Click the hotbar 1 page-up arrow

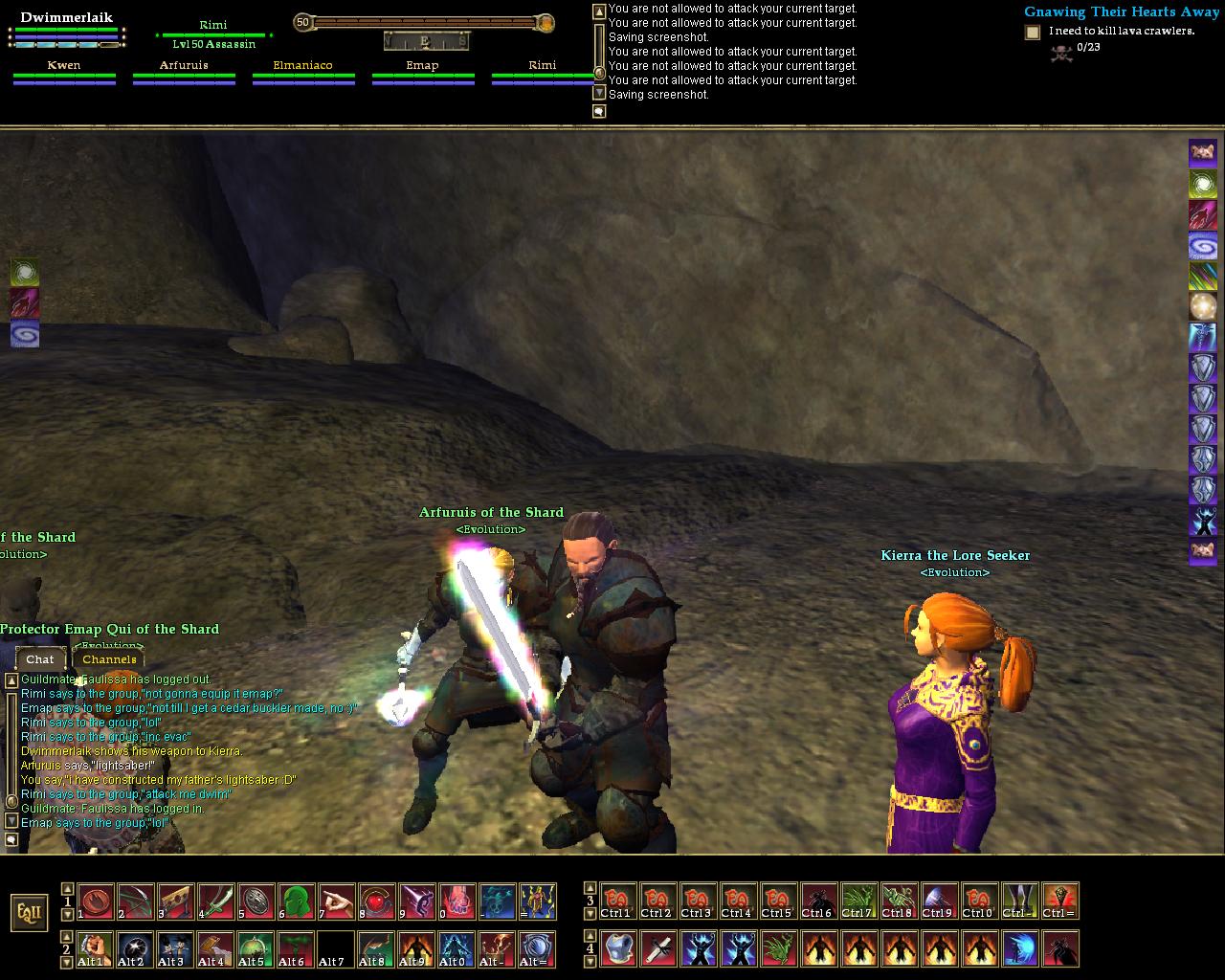pos(67,888)
